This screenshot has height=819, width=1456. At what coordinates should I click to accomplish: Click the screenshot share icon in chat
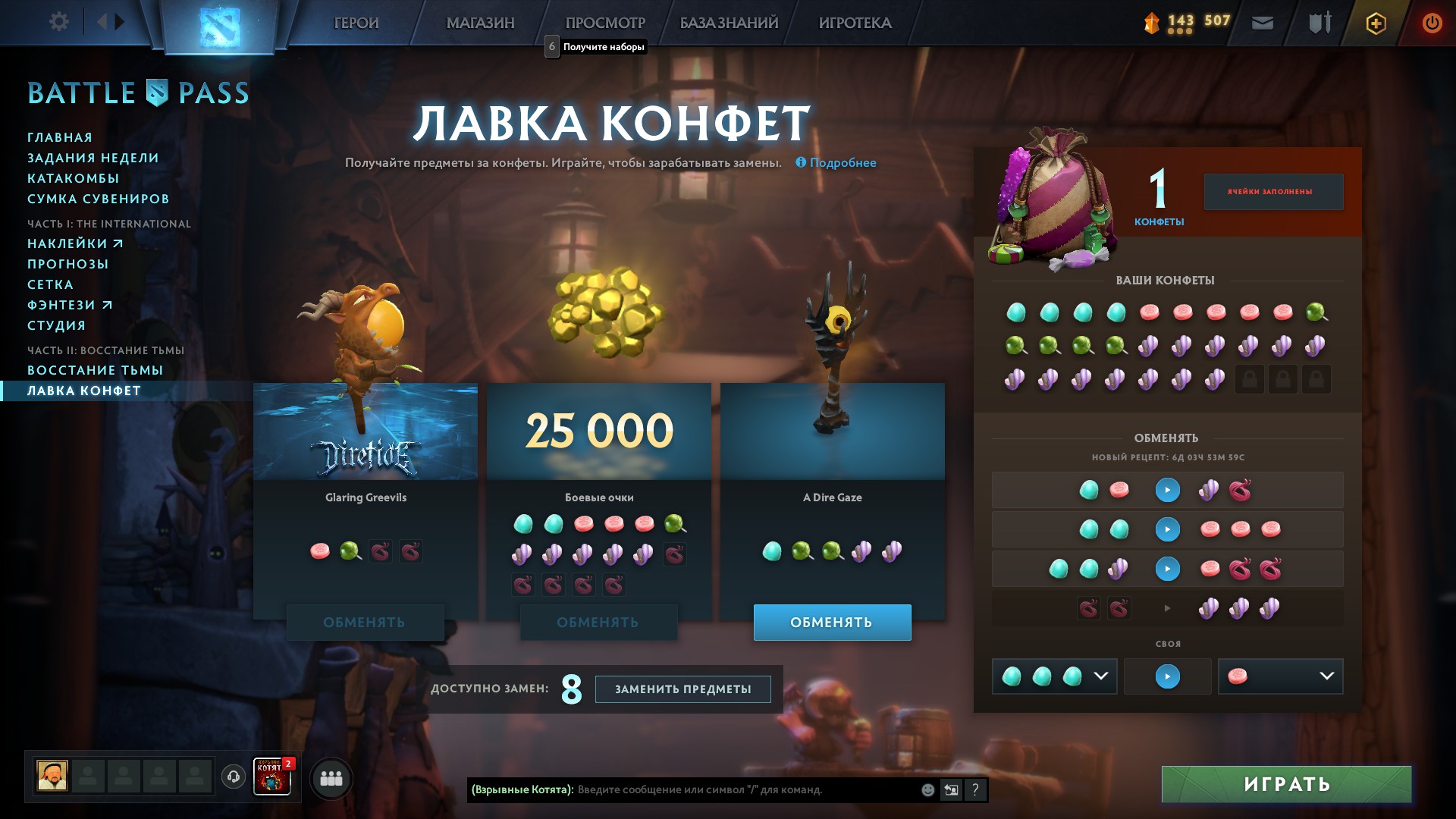point(950,789)
